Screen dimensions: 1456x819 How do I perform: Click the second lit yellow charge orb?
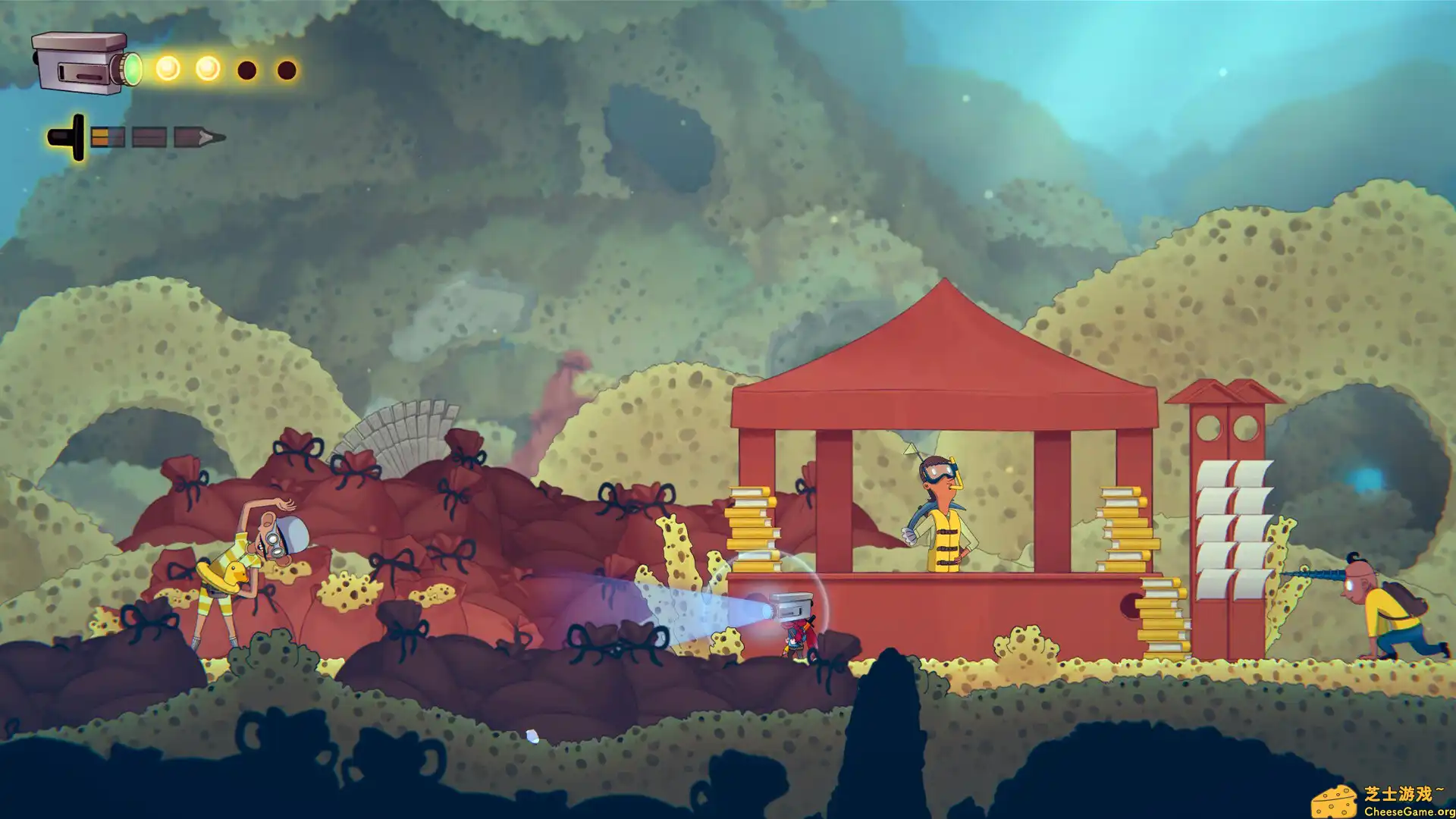(207, 67)
